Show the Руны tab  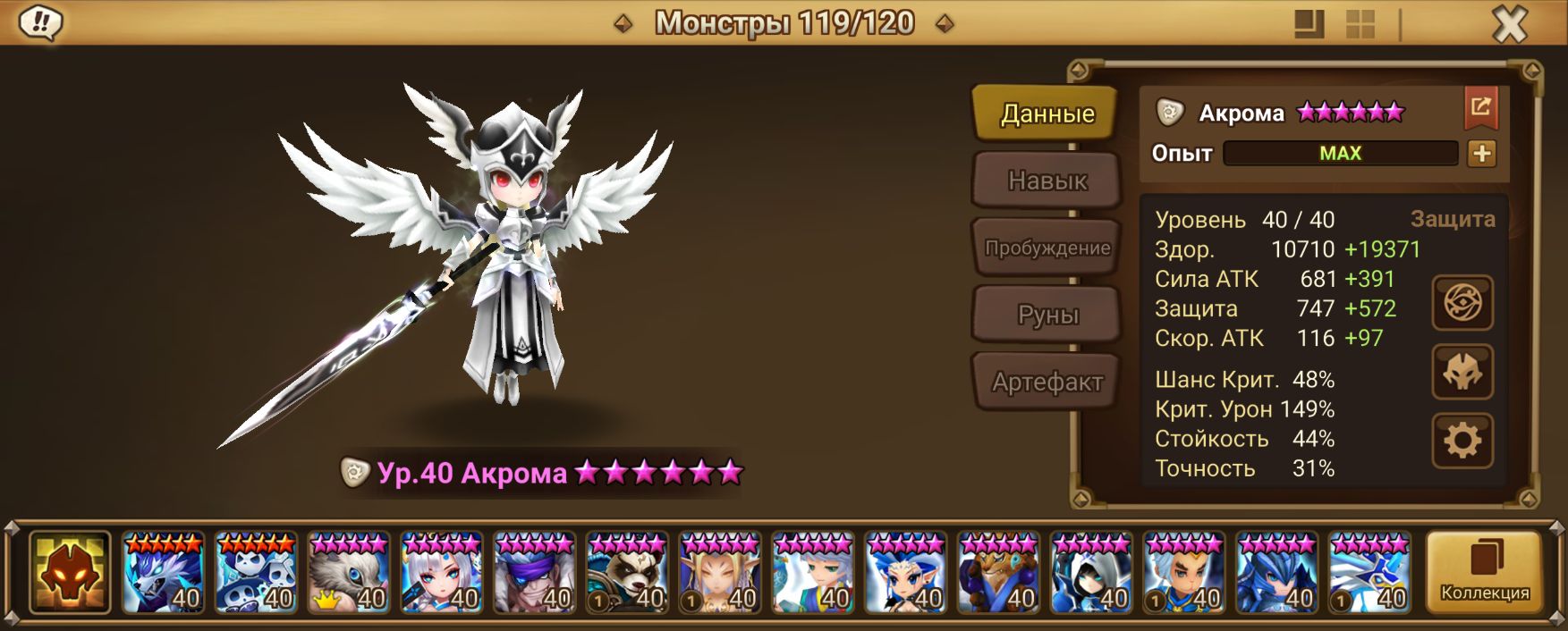(1047, 315)
